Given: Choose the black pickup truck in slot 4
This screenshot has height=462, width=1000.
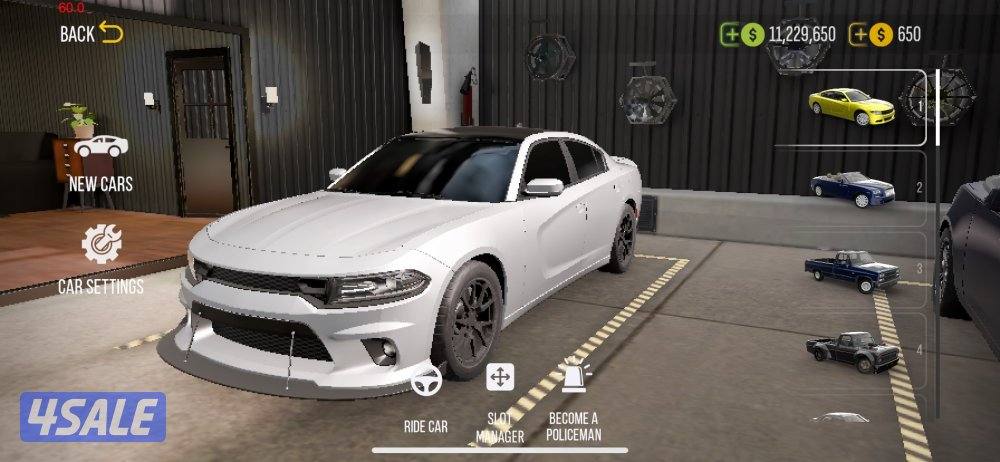Looking at the screenshot, I should [x=852, y=350].
